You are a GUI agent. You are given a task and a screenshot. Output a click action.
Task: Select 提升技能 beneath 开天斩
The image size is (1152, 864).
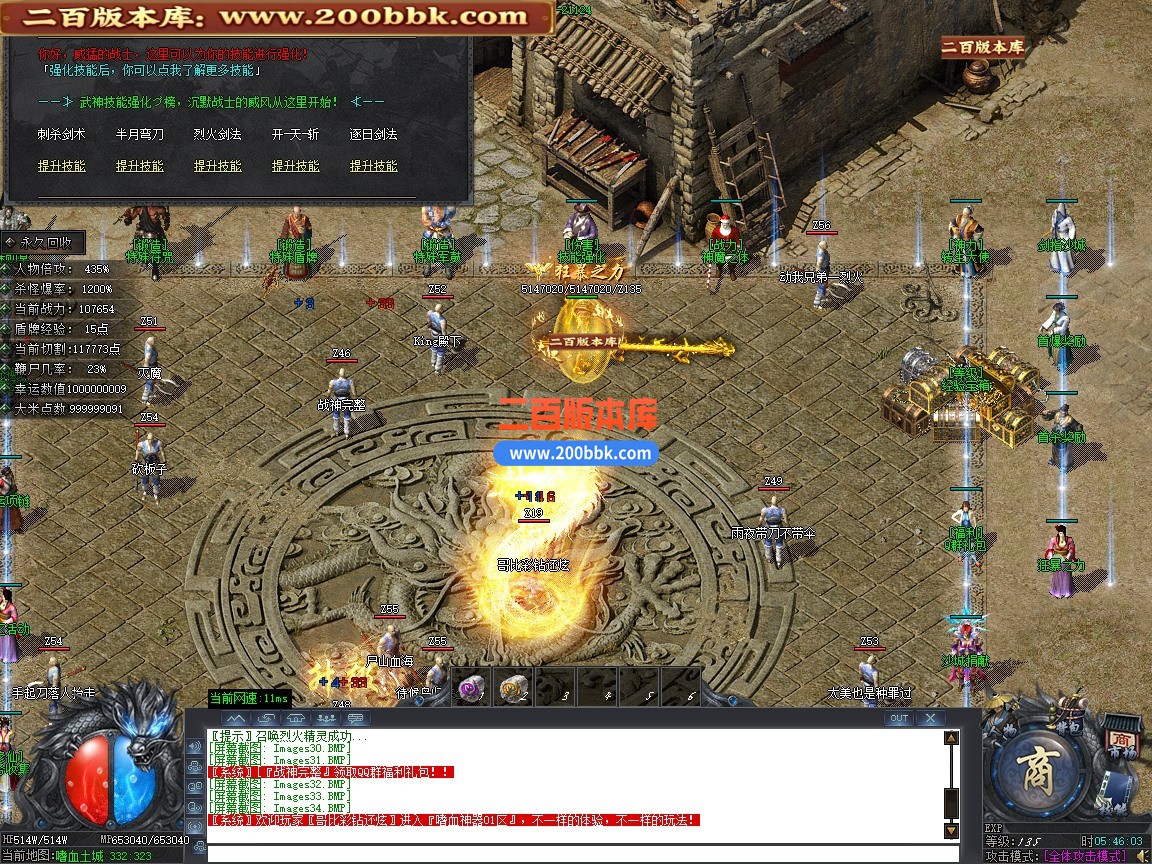tap(296, 166)
